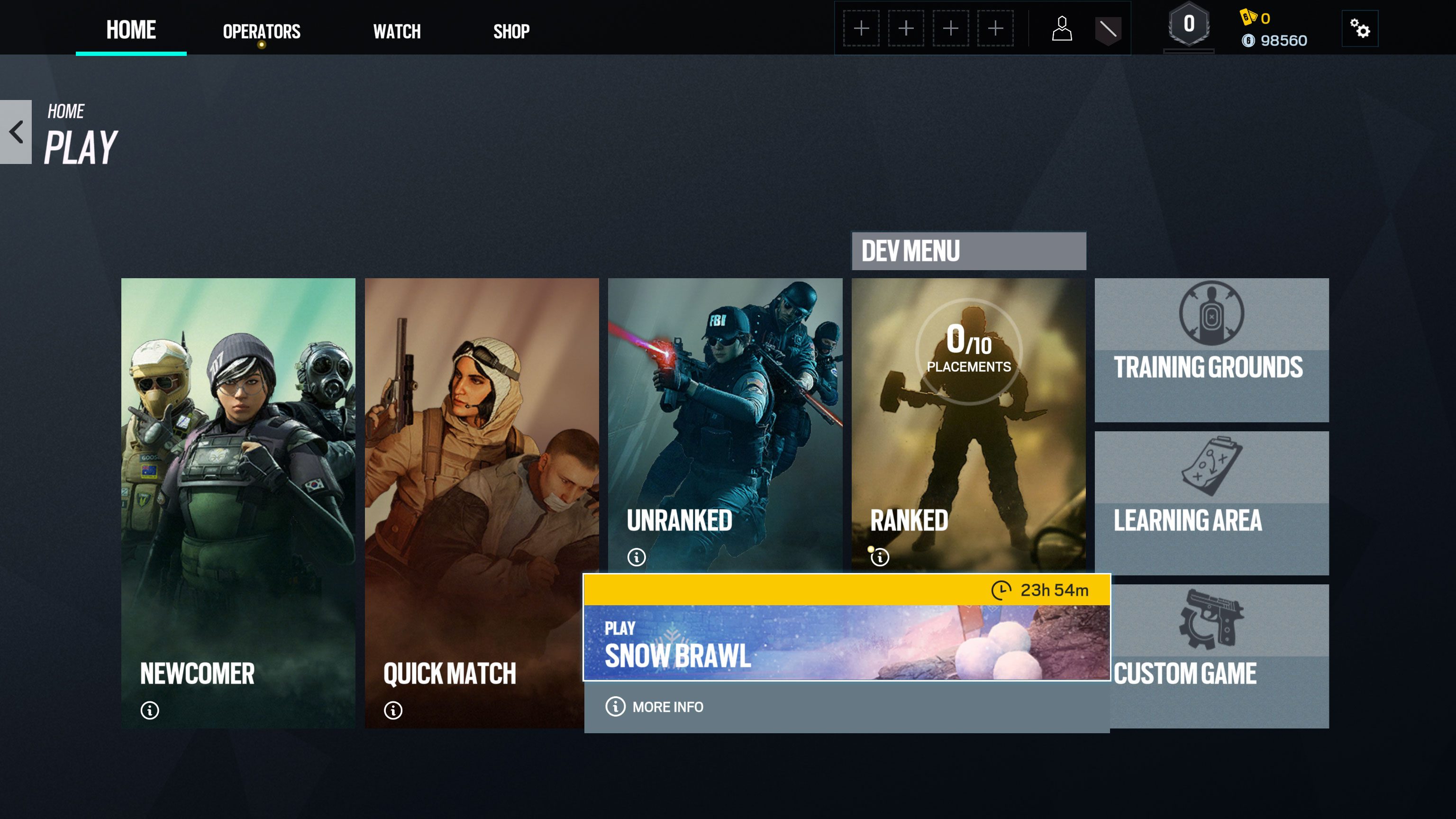Open the settings gear icon
Image resolution: width=1456 pixels, height=819 pixels.
pyautogui.click(x=1359, y=28)
